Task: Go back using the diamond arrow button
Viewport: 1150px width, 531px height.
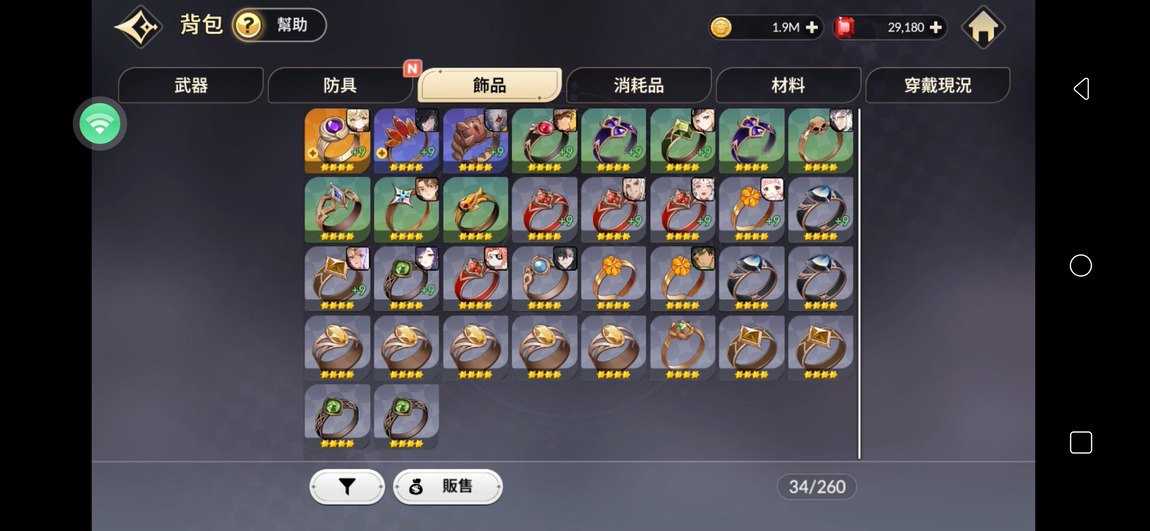Action: click(138, 27)
